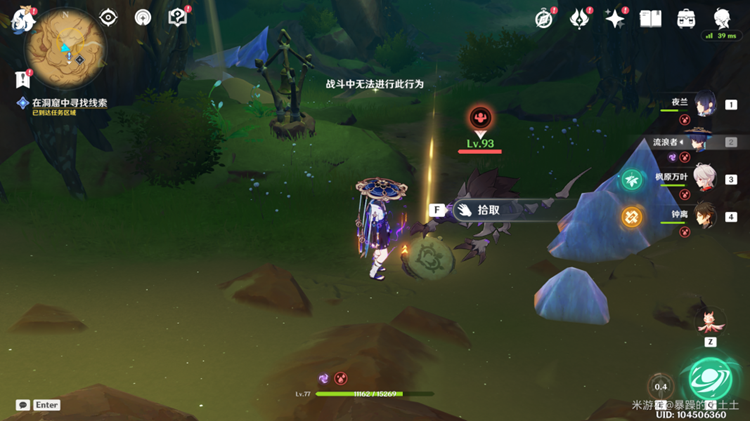Open the chat box speech bubble

click(x=22, y=405)
